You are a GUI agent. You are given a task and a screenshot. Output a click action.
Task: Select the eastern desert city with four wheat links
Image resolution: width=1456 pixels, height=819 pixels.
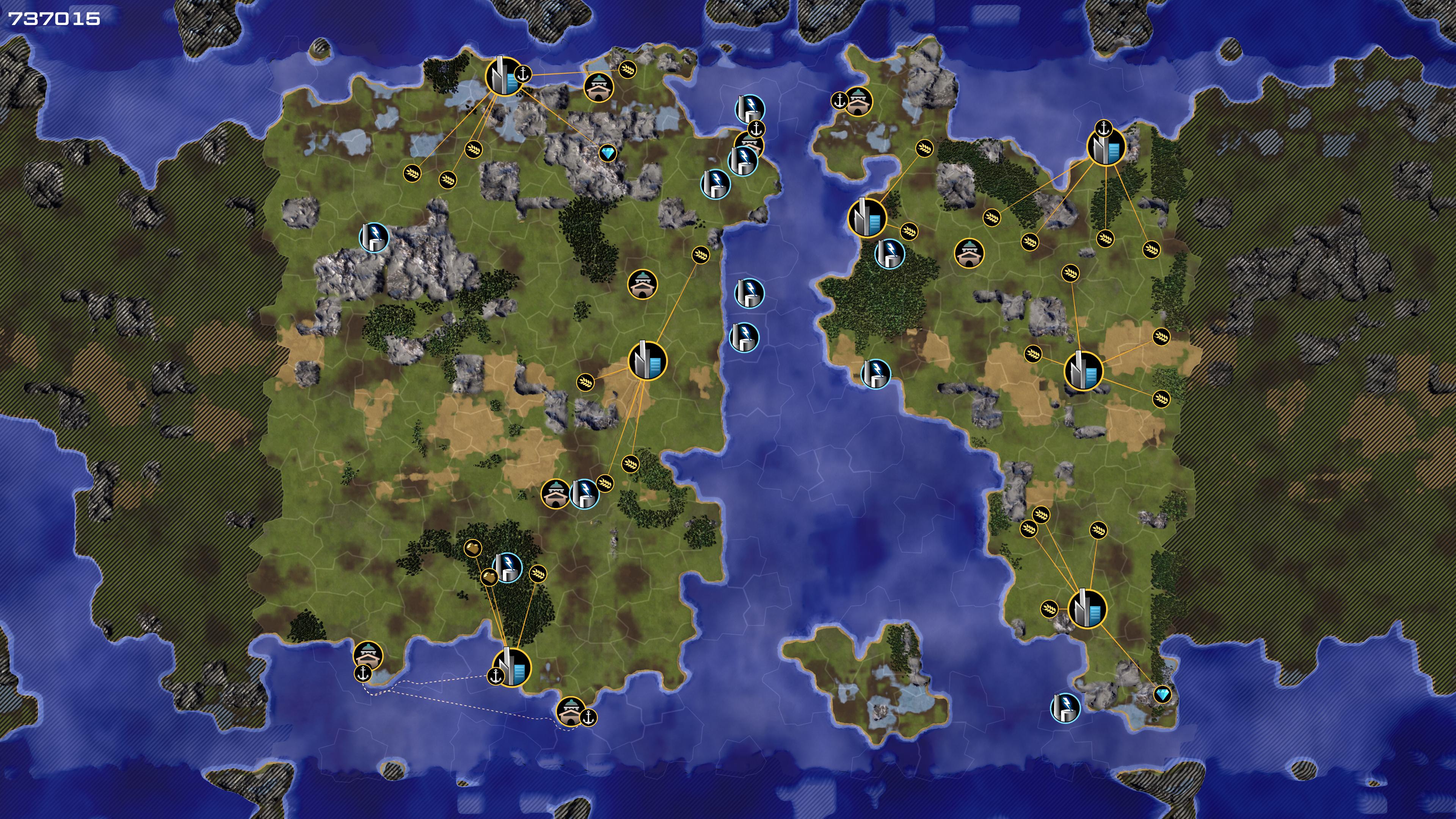[x=1084, y=371]
